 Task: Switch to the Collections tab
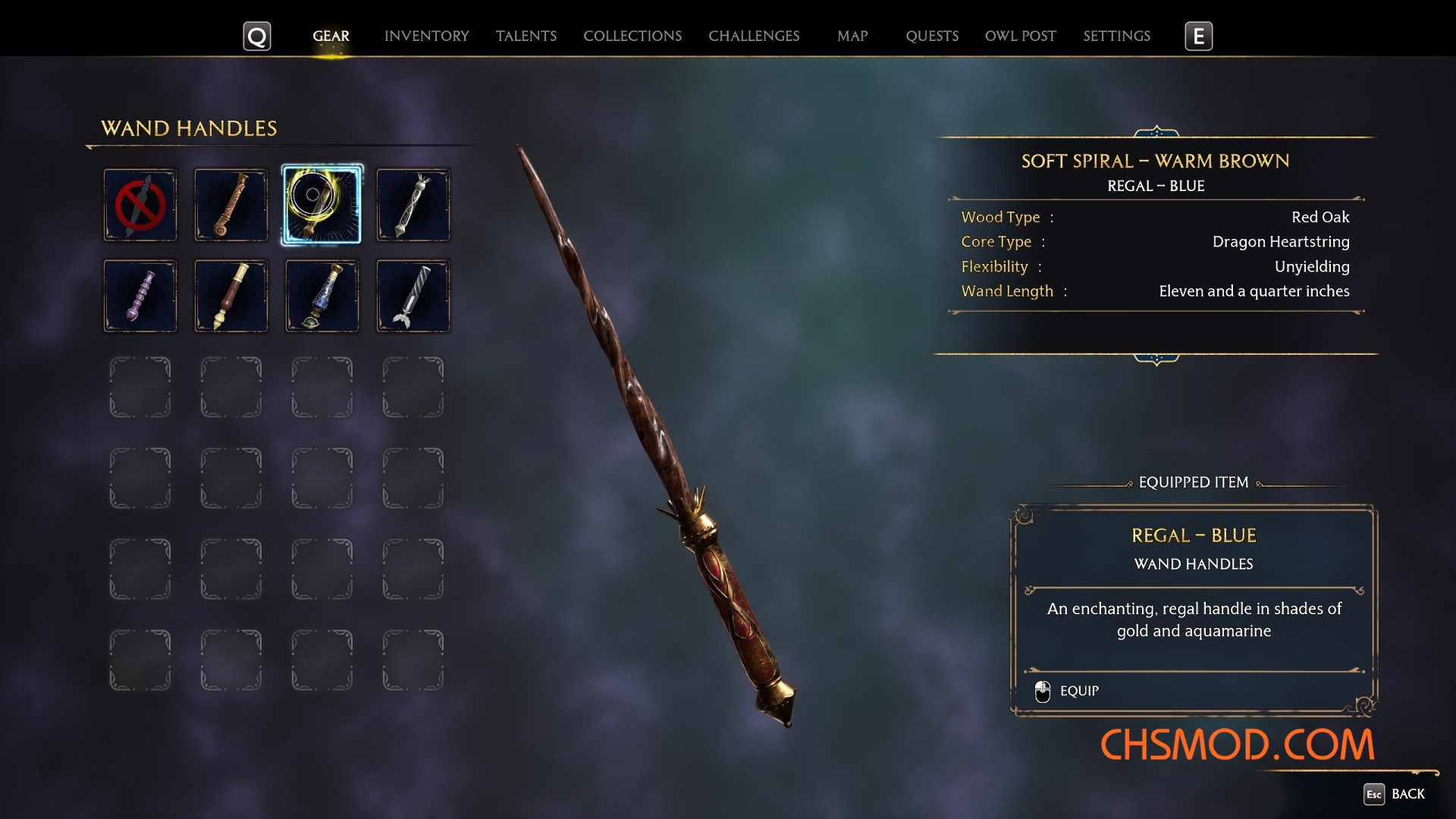tap(632, 36)
